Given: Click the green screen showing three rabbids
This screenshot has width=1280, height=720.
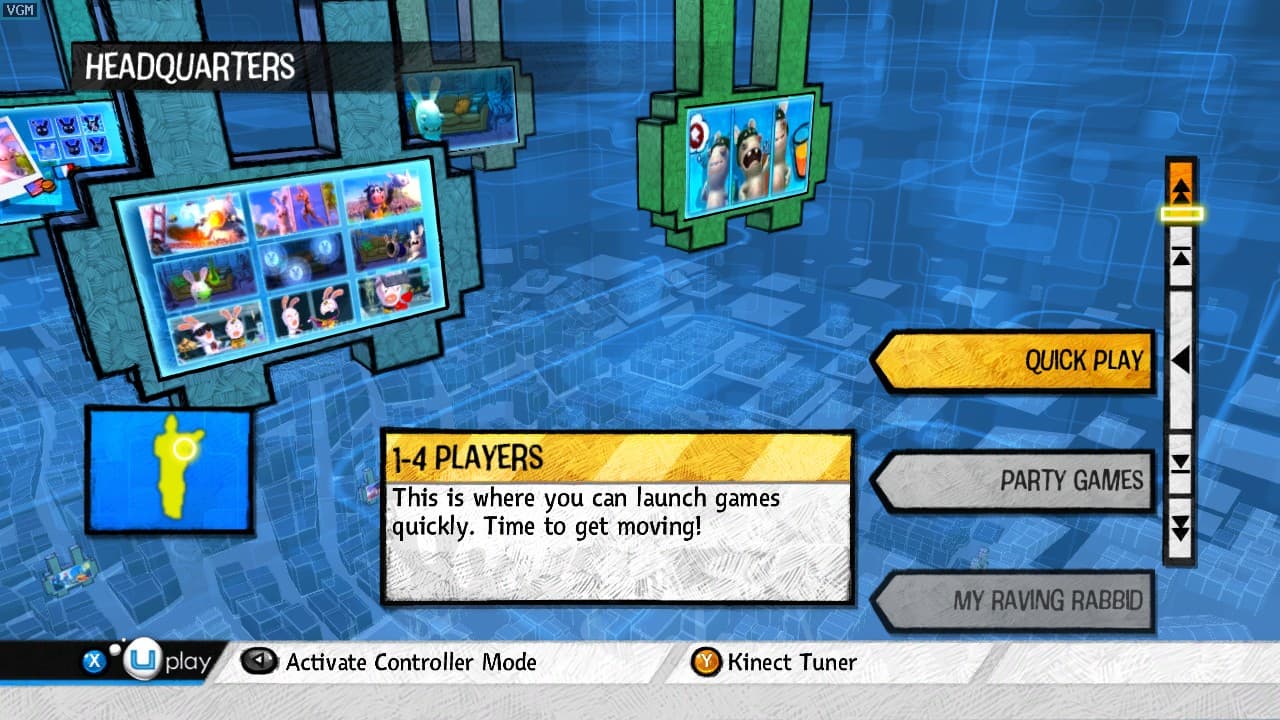Looking at the screenshot, I should 745,155.
